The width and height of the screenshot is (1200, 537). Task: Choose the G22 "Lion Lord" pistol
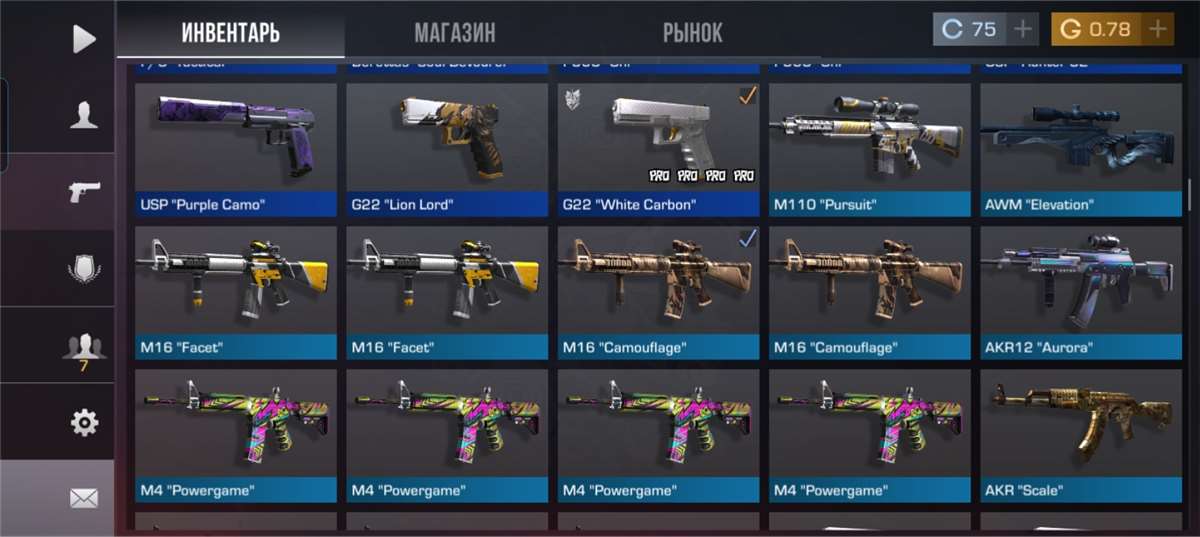click(447, 149)
